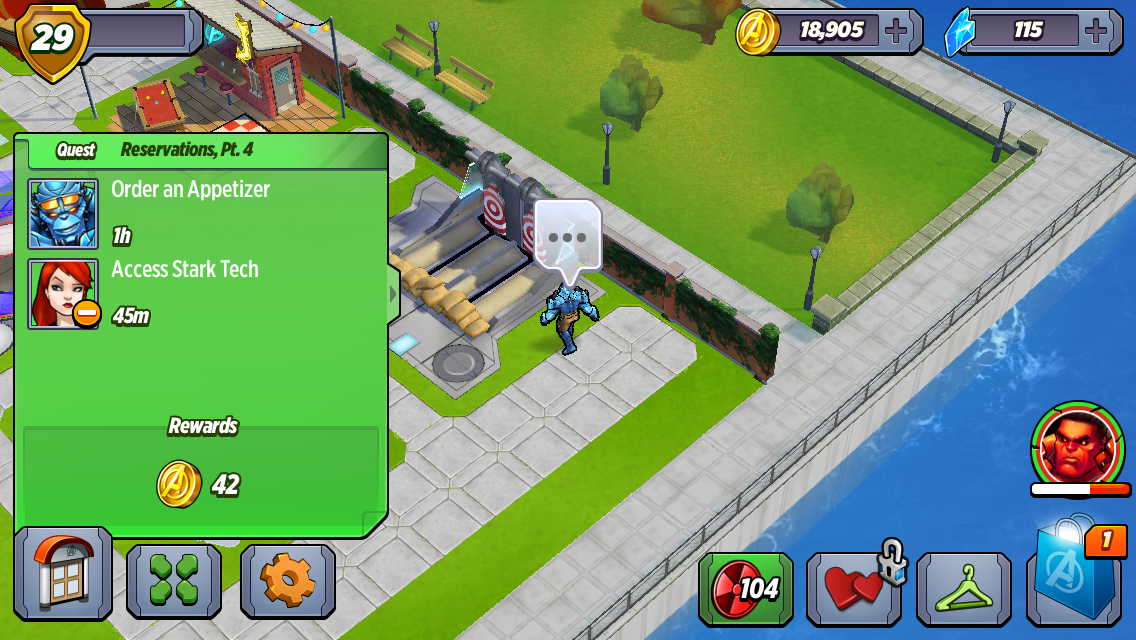Tap the Red Hulk portrait icon
This screenshot has height=640, width=1136.
[1077, 443]
